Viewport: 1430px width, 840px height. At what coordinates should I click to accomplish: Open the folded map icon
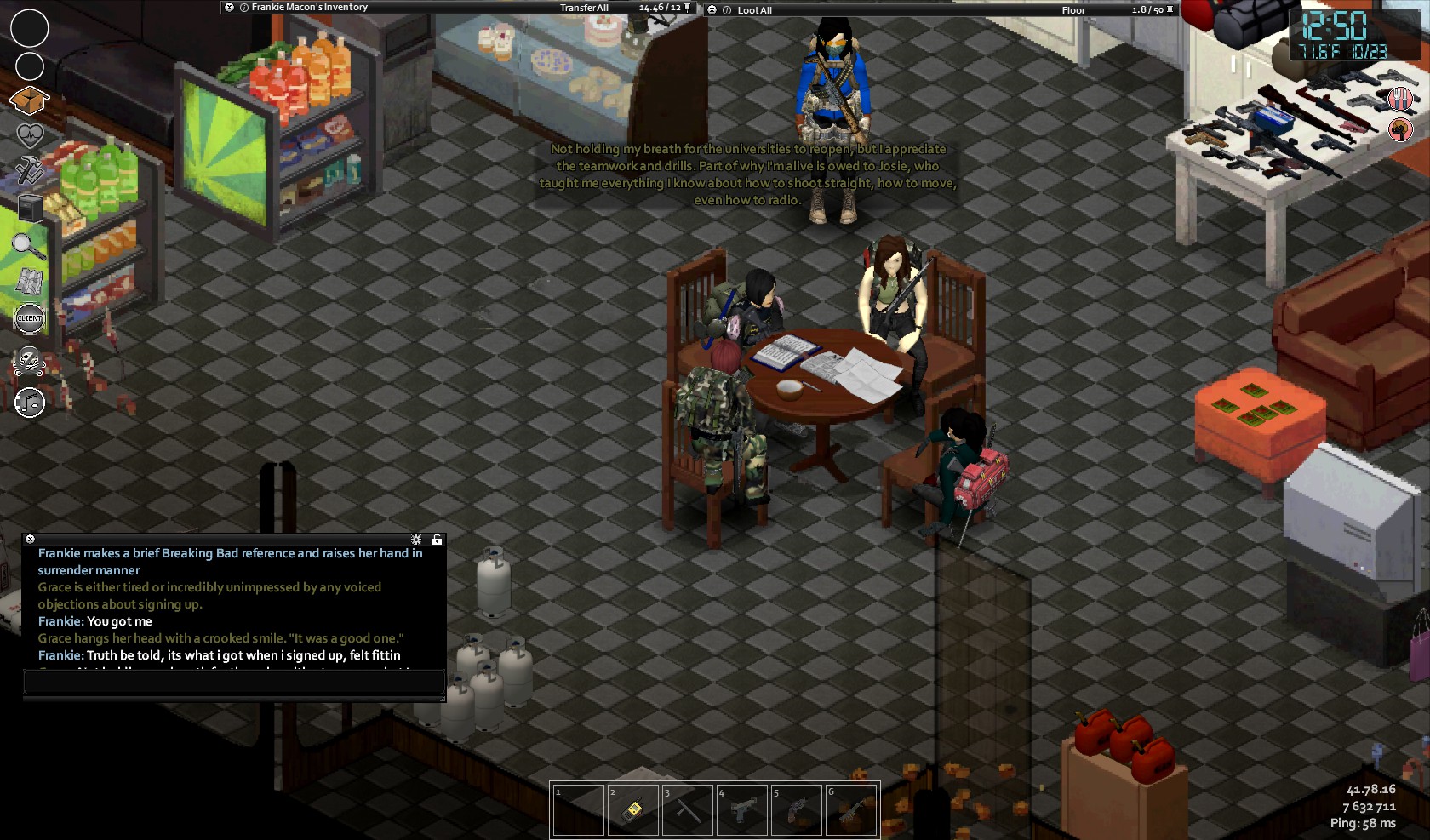[x=30, y=282]
